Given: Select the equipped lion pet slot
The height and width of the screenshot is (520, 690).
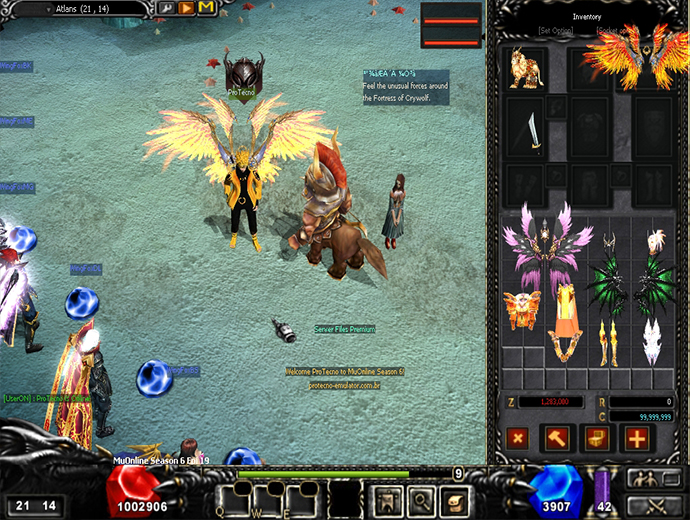Looking at the screenshot, I should tap(524, 68).
